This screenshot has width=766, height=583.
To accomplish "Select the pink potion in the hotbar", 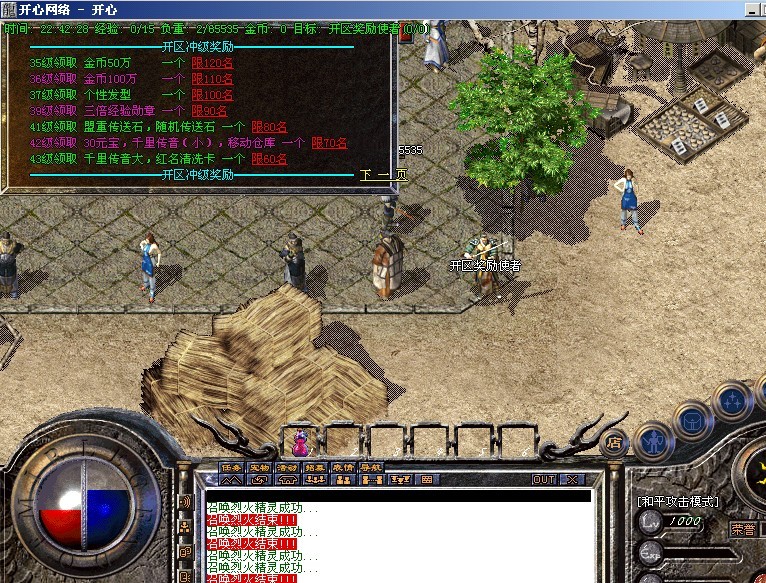I will coord(300,441).
